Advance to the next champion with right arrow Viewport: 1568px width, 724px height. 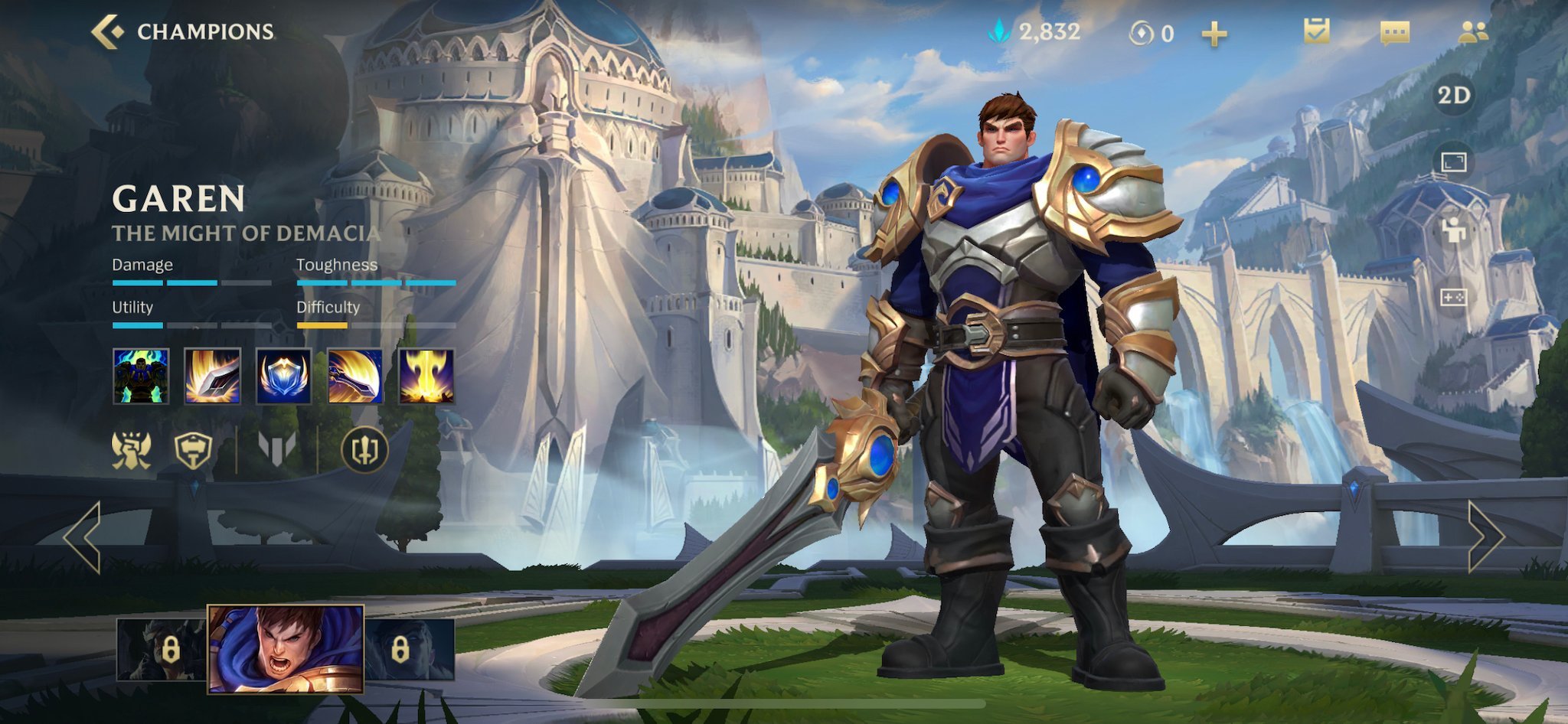(1485, 537)
